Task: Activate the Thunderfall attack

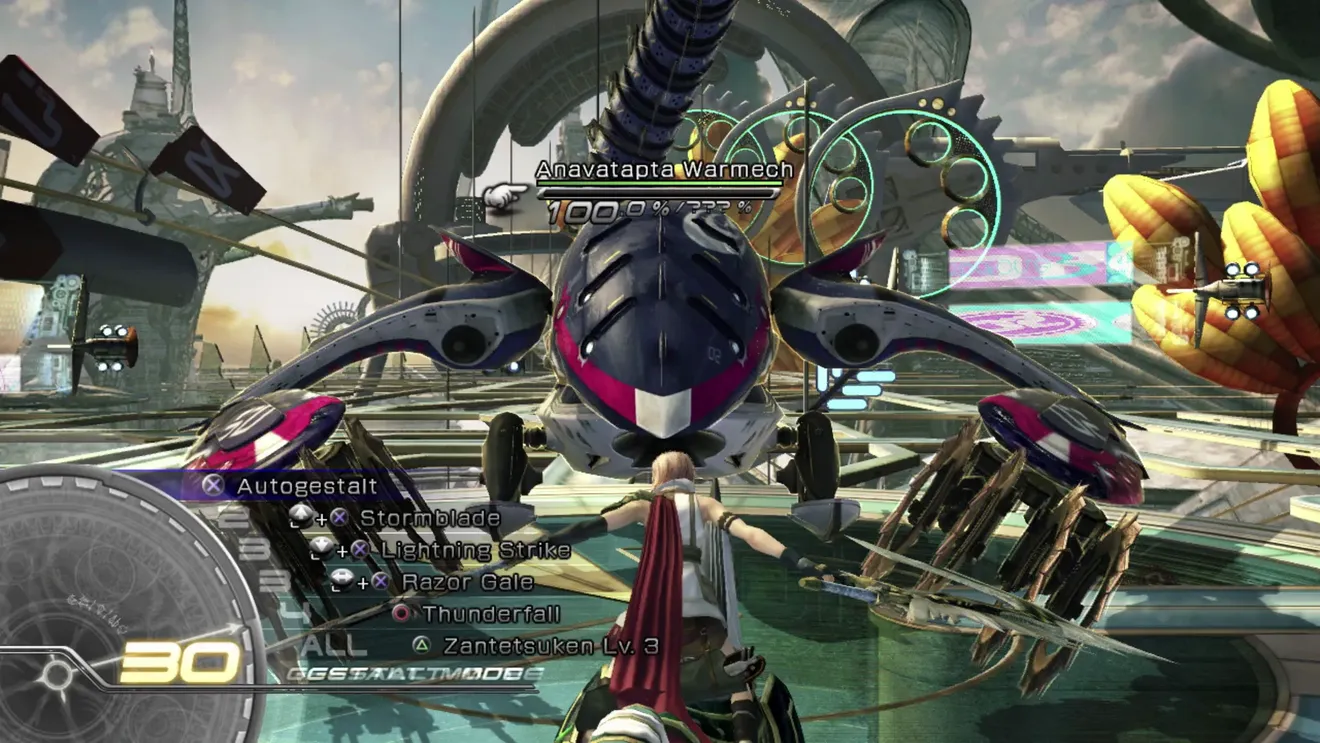Action: 490,613
